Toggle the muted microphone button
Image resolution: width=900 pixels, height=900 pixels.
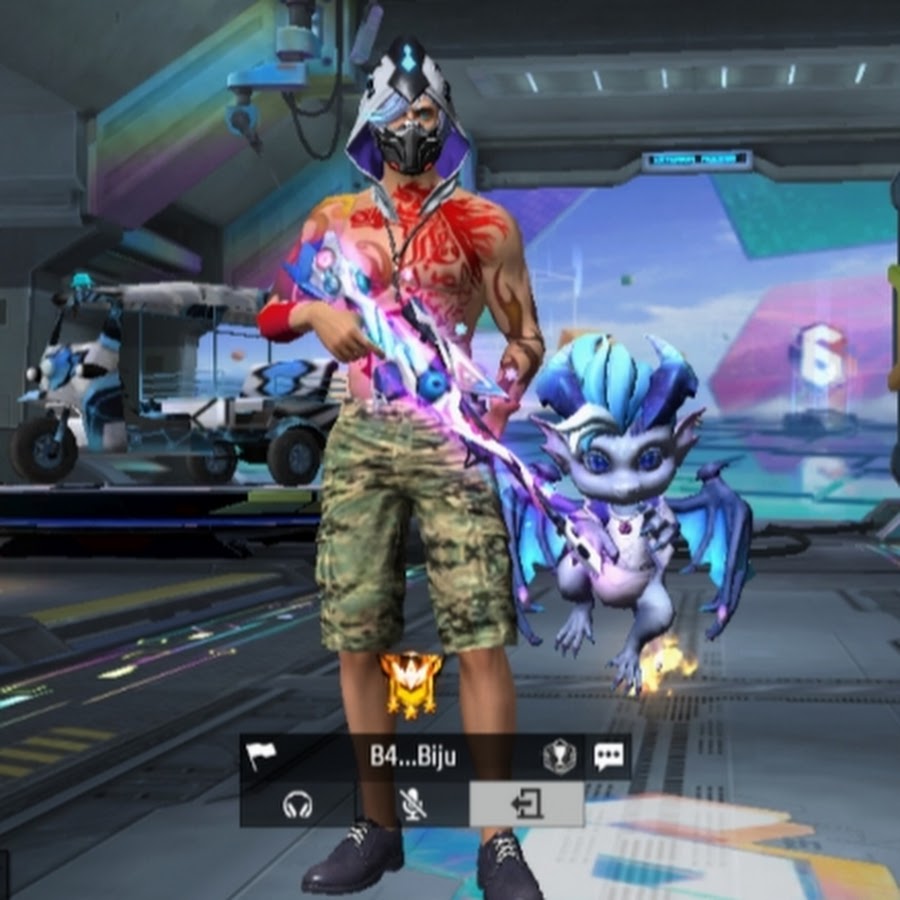point(412,804)
